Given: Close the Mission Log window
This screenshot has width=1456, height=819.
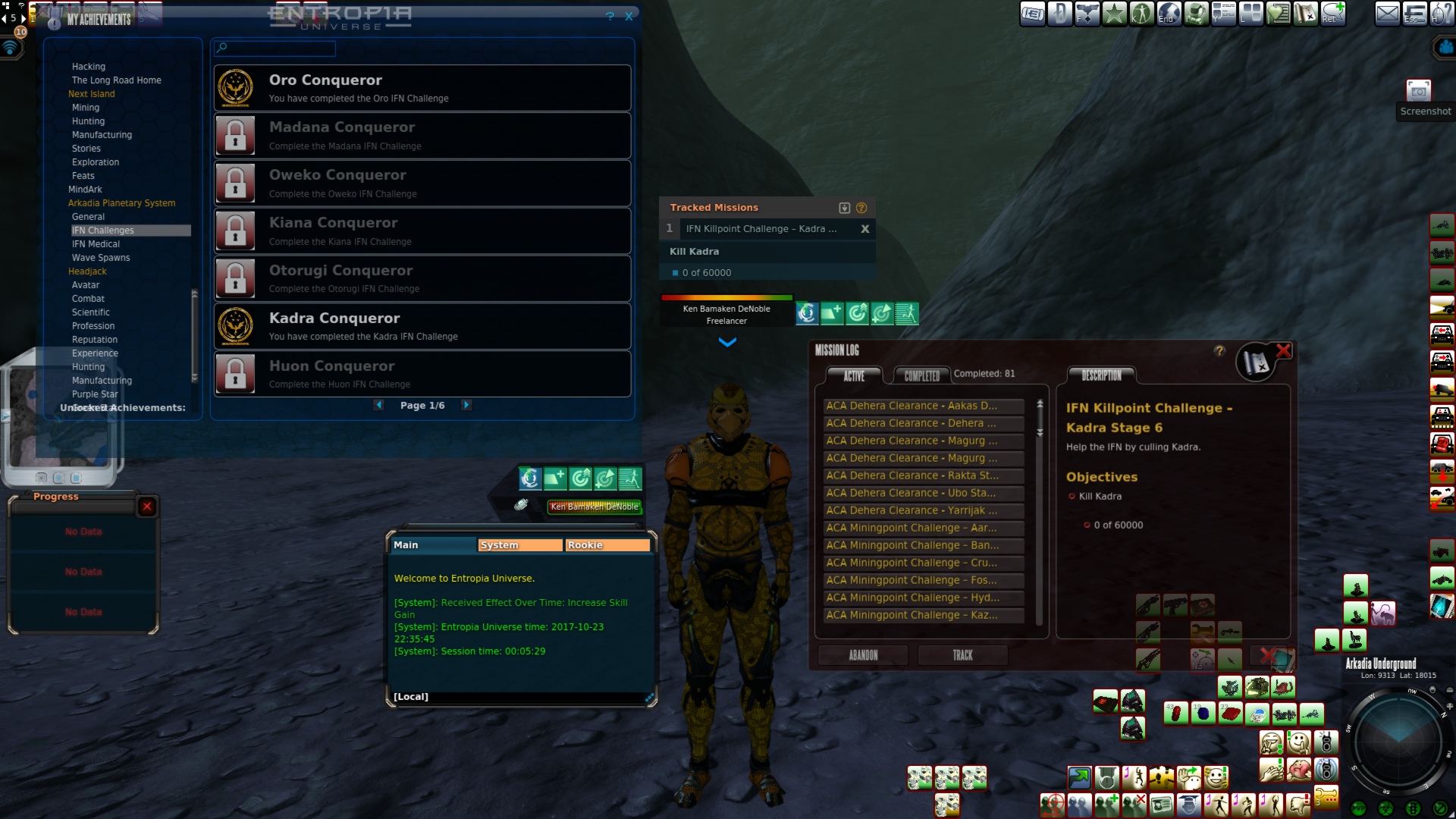Looking at the screenshot, I should 1283,350.
